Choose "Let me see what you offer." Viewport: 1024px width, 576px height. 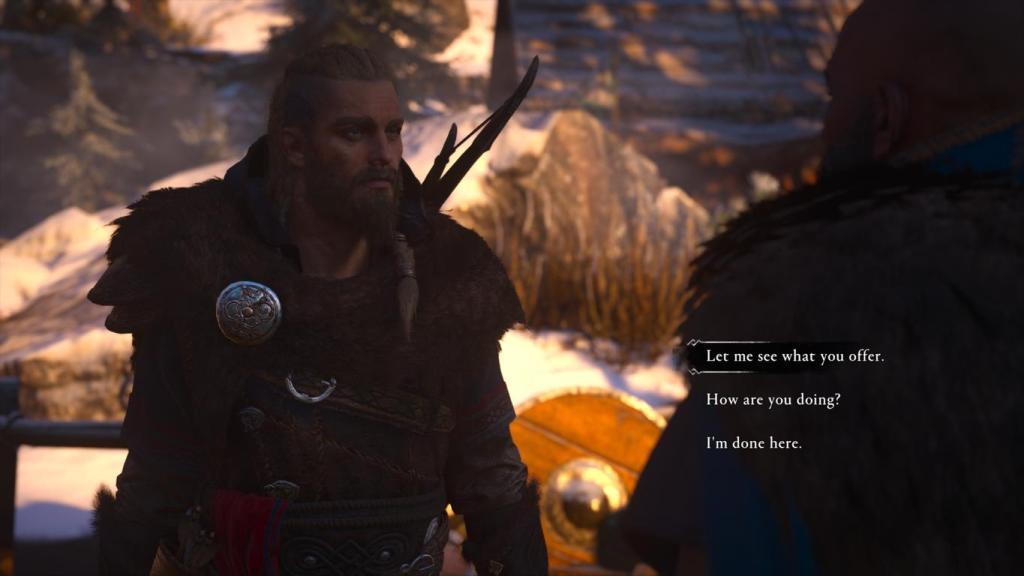(795, 356)
